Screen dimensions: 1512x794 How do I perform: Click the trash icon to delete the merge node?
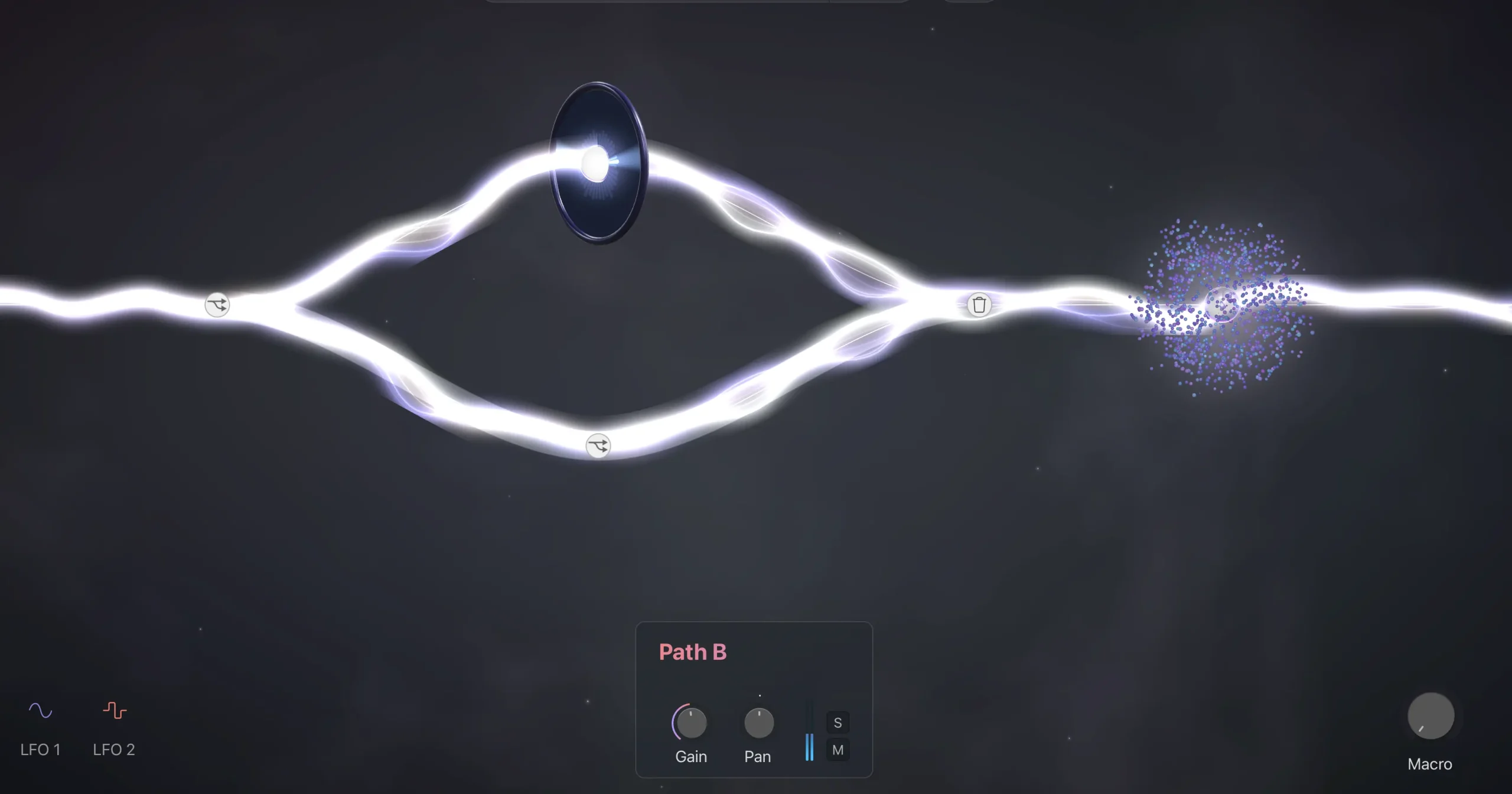[x=979, y=305]
